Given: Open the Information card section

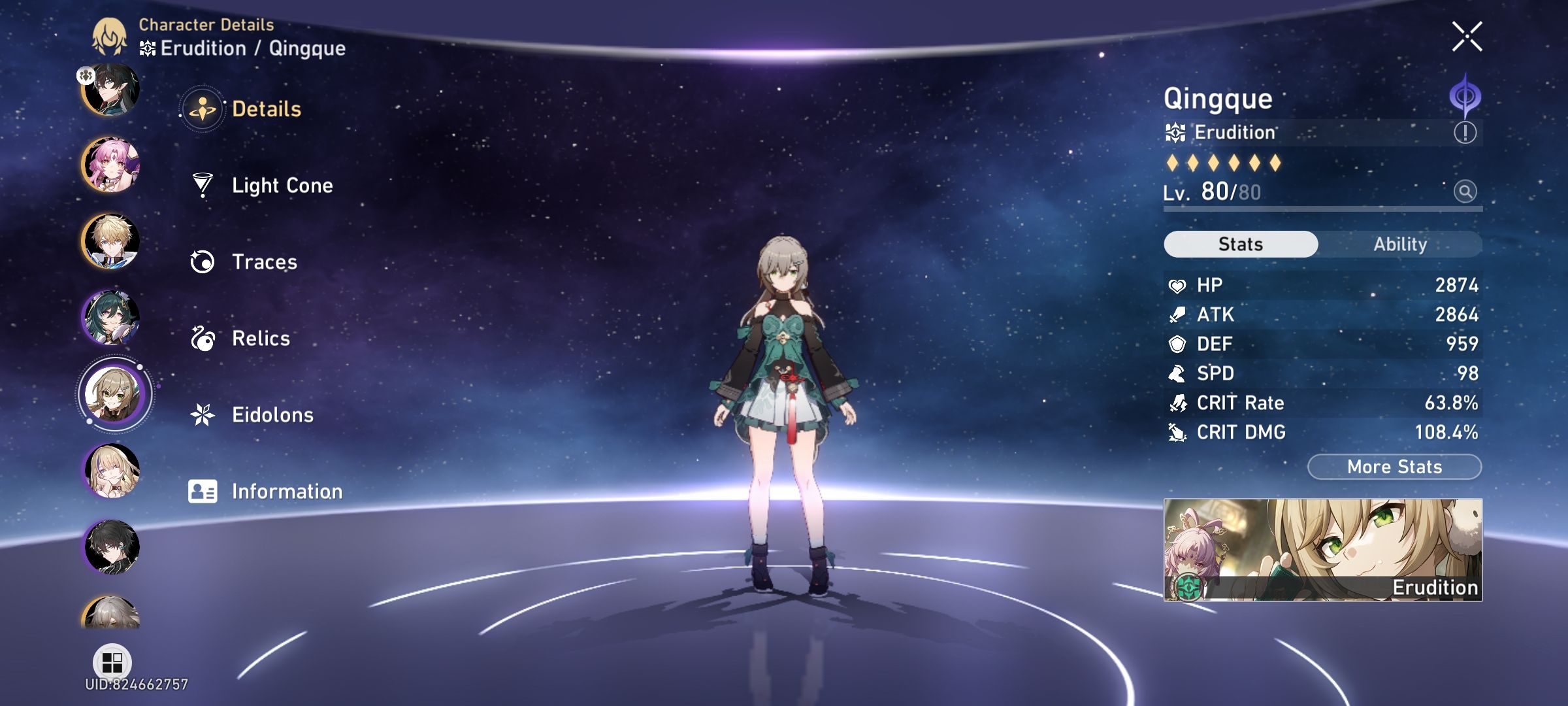Looking at the screenshot, I should (x=204, y=491).
